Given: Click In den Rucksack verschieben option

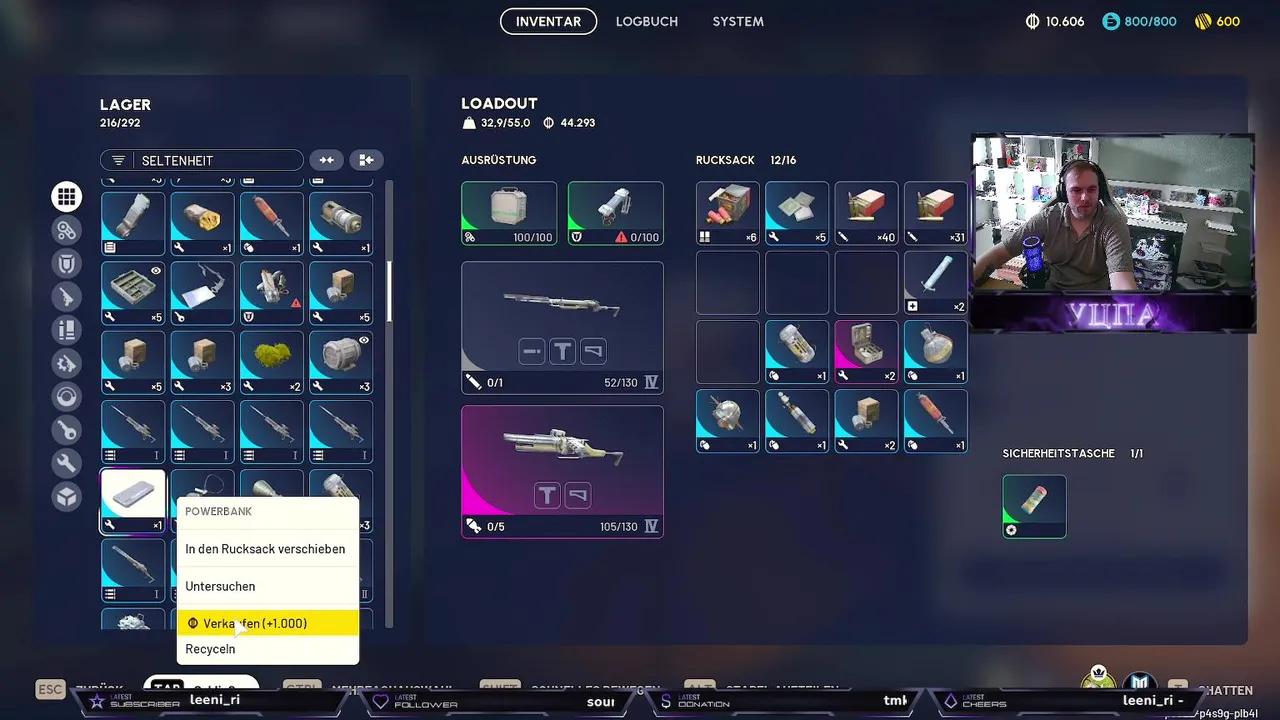Looking at the screenshot, I should coord(264,548).
